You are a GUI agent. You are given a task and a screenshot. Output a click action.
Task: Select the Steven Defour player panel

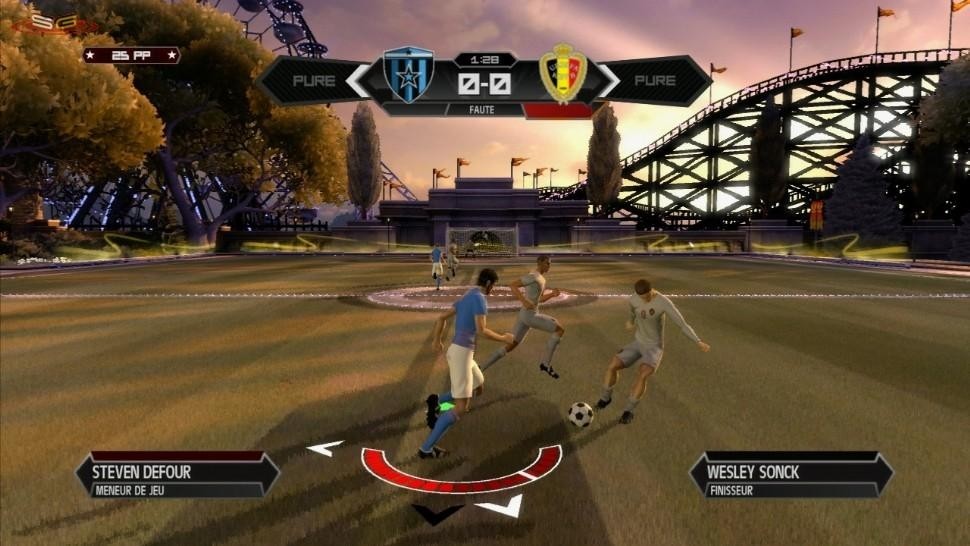tap(177, 476)
